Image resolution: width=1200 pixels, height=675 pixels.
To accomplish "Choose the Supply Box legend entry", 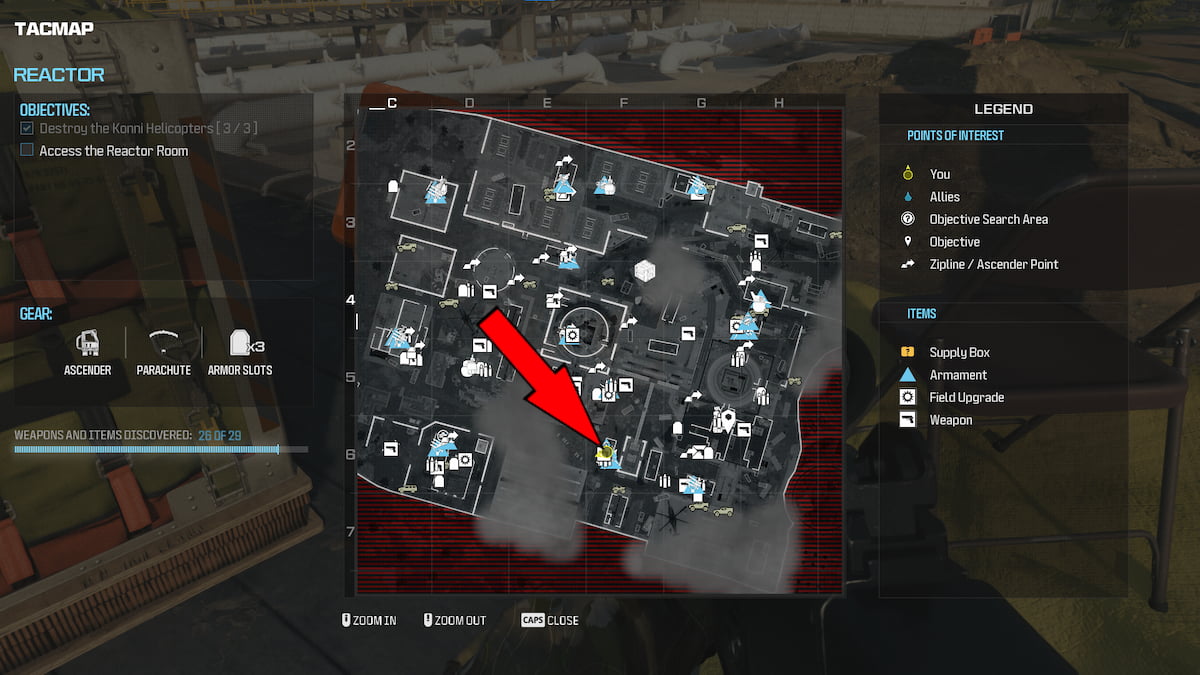I will [x=959, y=352].
